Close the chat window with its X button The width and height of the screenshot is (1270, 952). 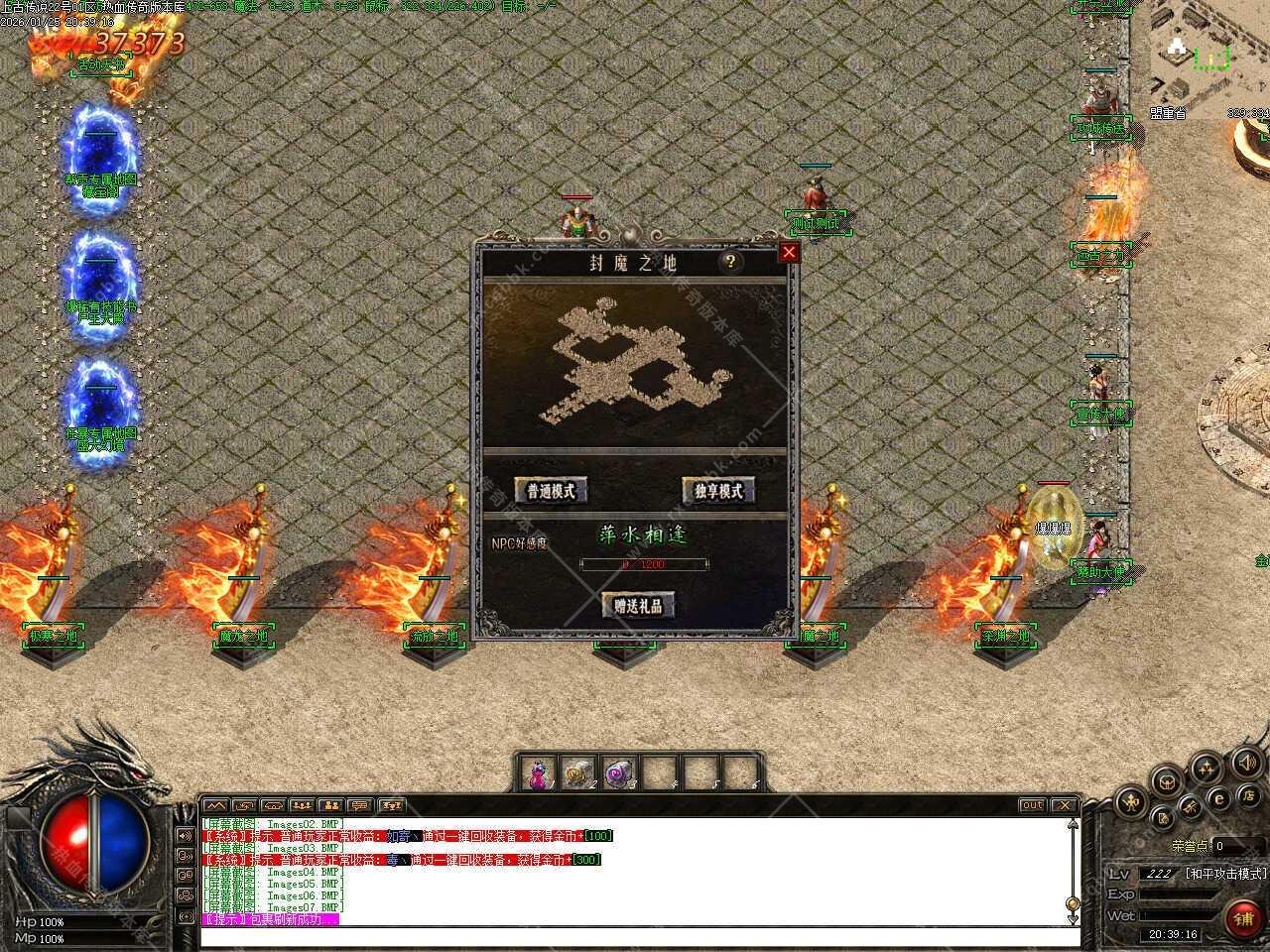1064,805
